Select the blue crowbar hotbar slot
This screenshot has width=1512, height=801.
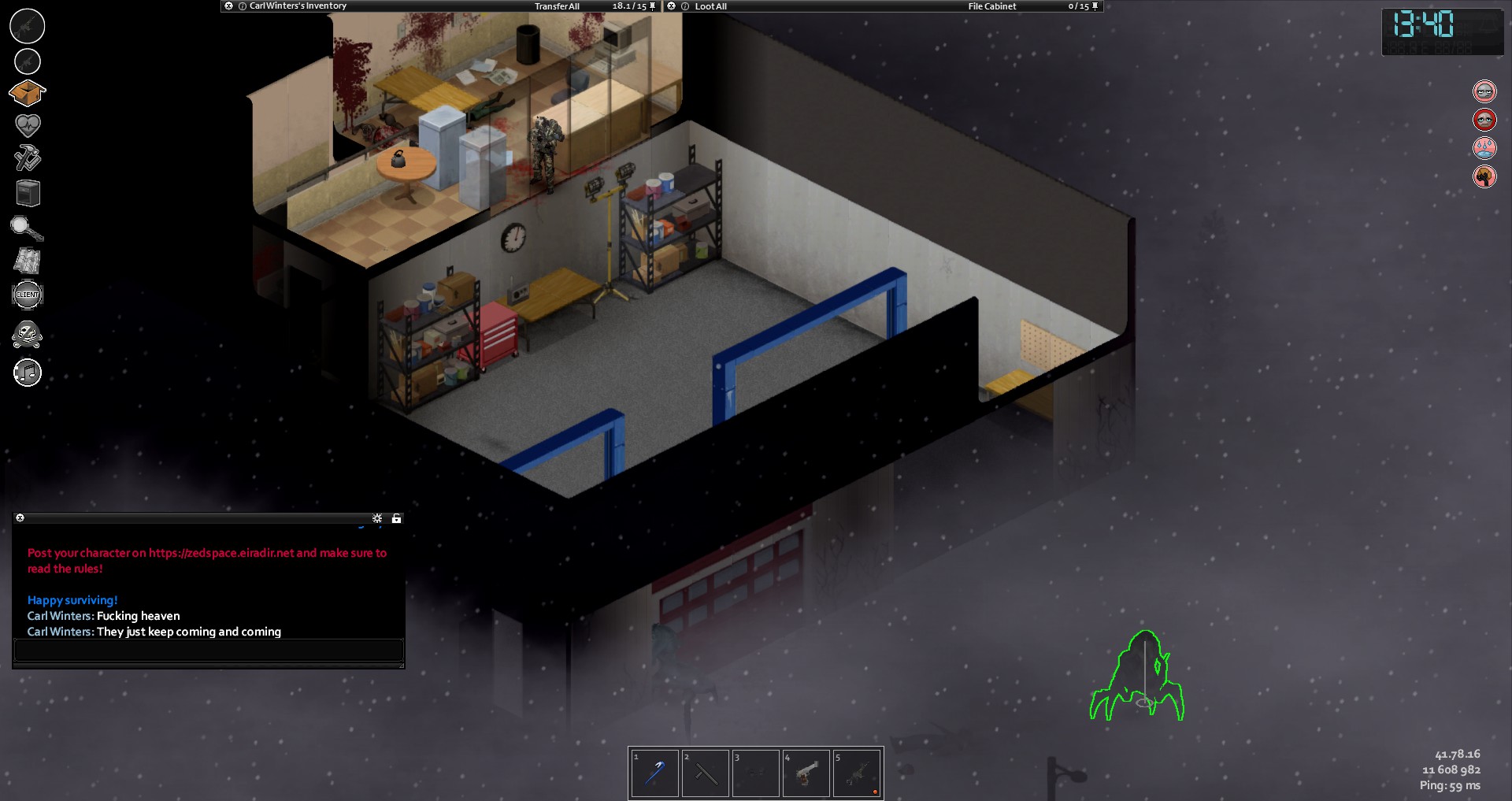tap(654, 773)
